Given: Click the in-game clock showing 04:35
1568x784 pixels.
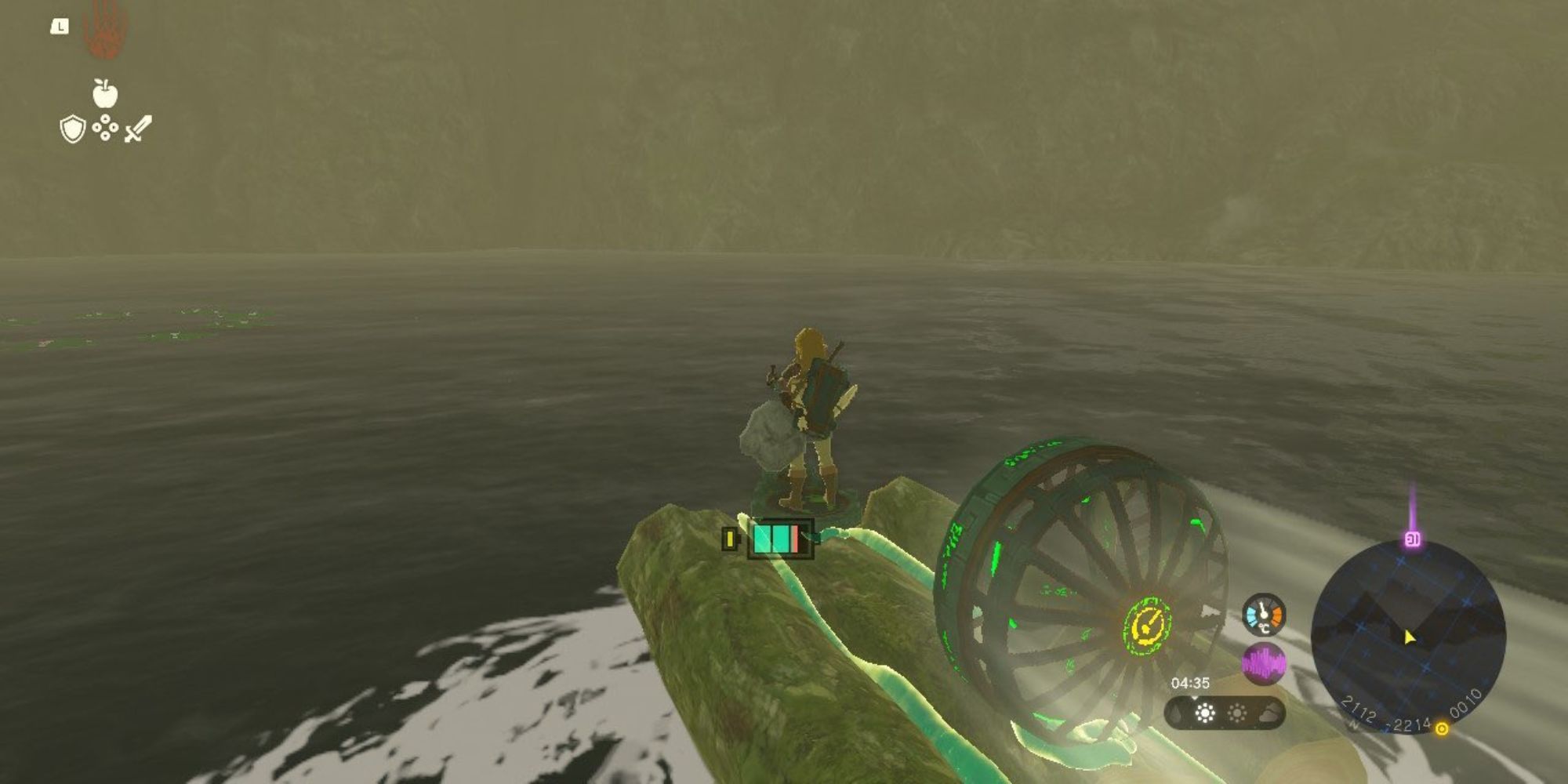Looking at the screenshot, I should [1191, 682].
